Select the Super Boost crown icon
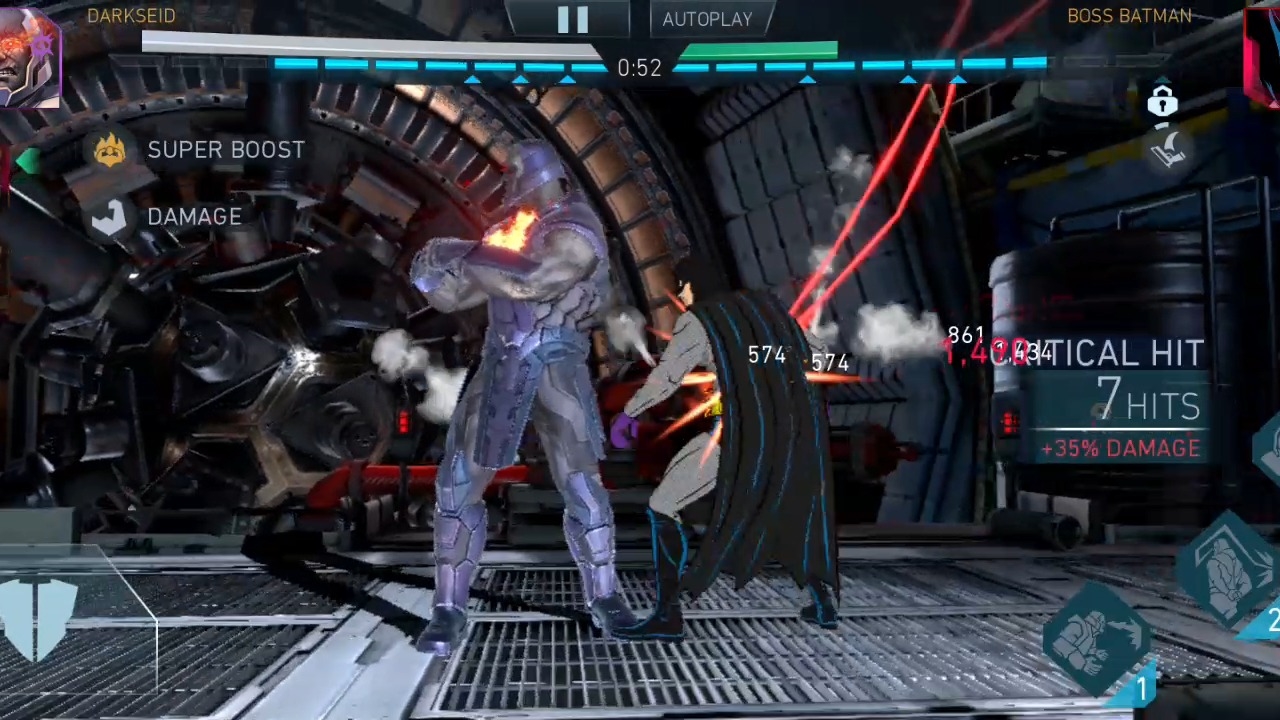This screenshot has height=720, width=1280. [110, 150]
